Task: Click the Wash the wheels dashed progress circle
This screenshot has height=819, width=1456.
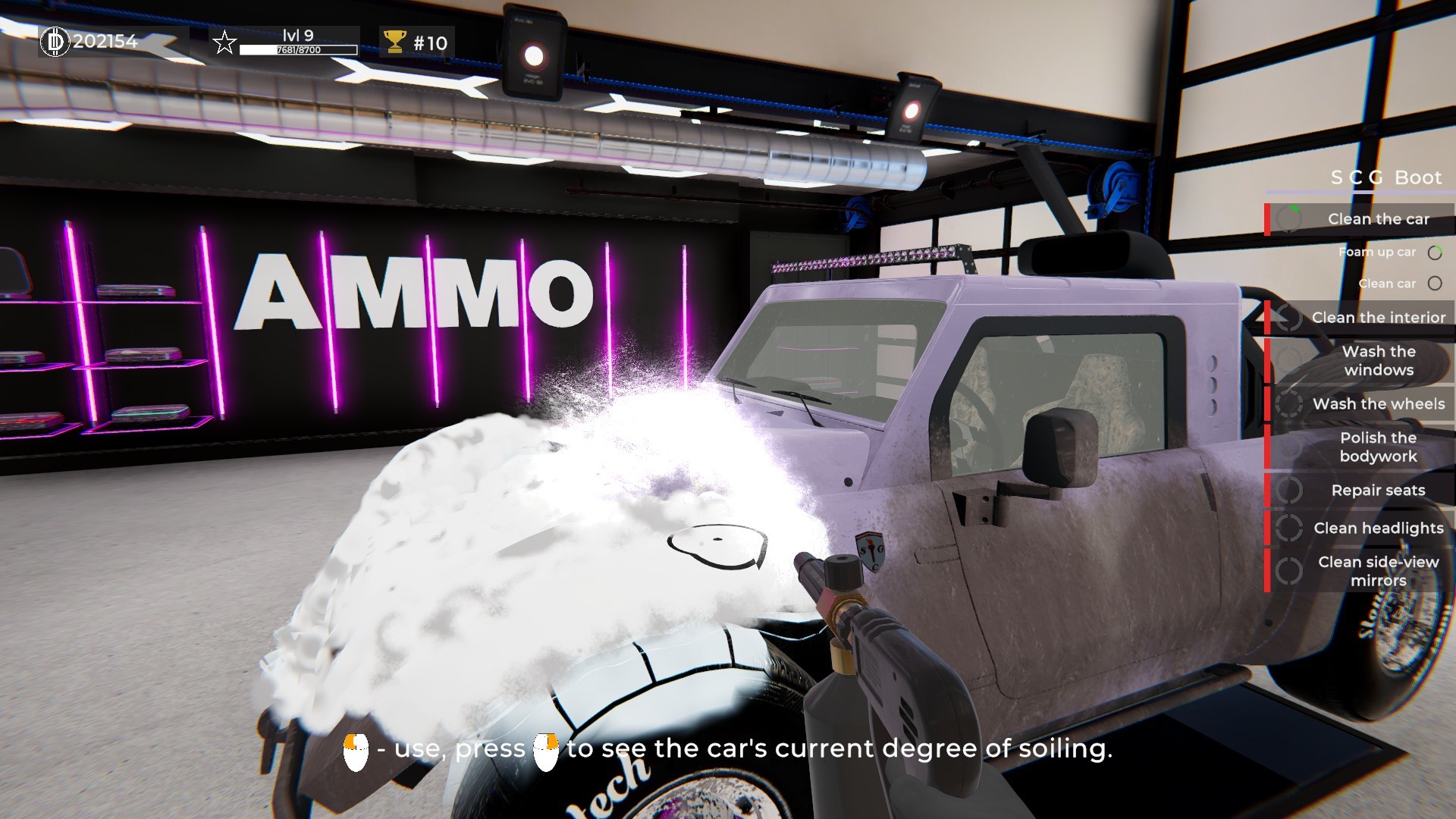Action: coord(1289,406)
